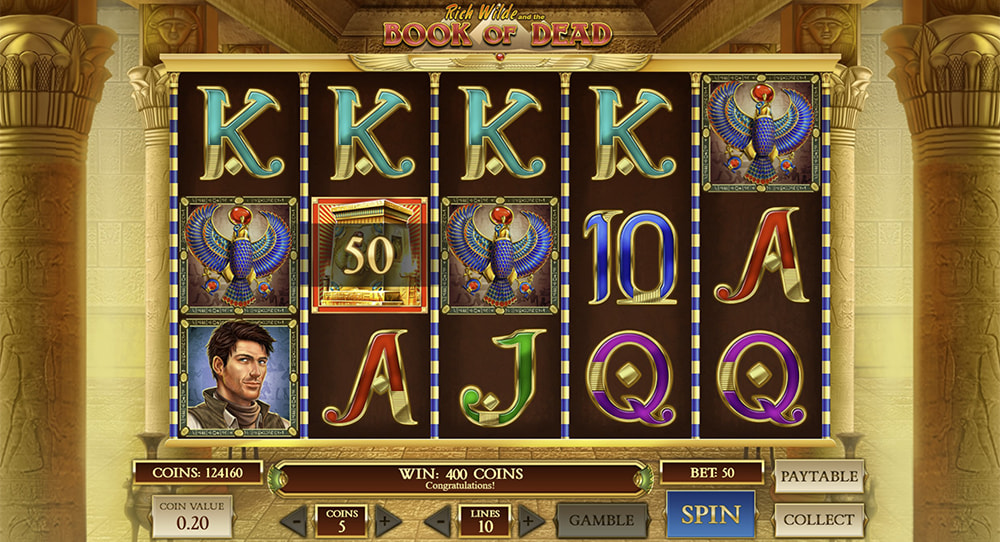
Task: Collect the winnings
Action: pos(818,520)
